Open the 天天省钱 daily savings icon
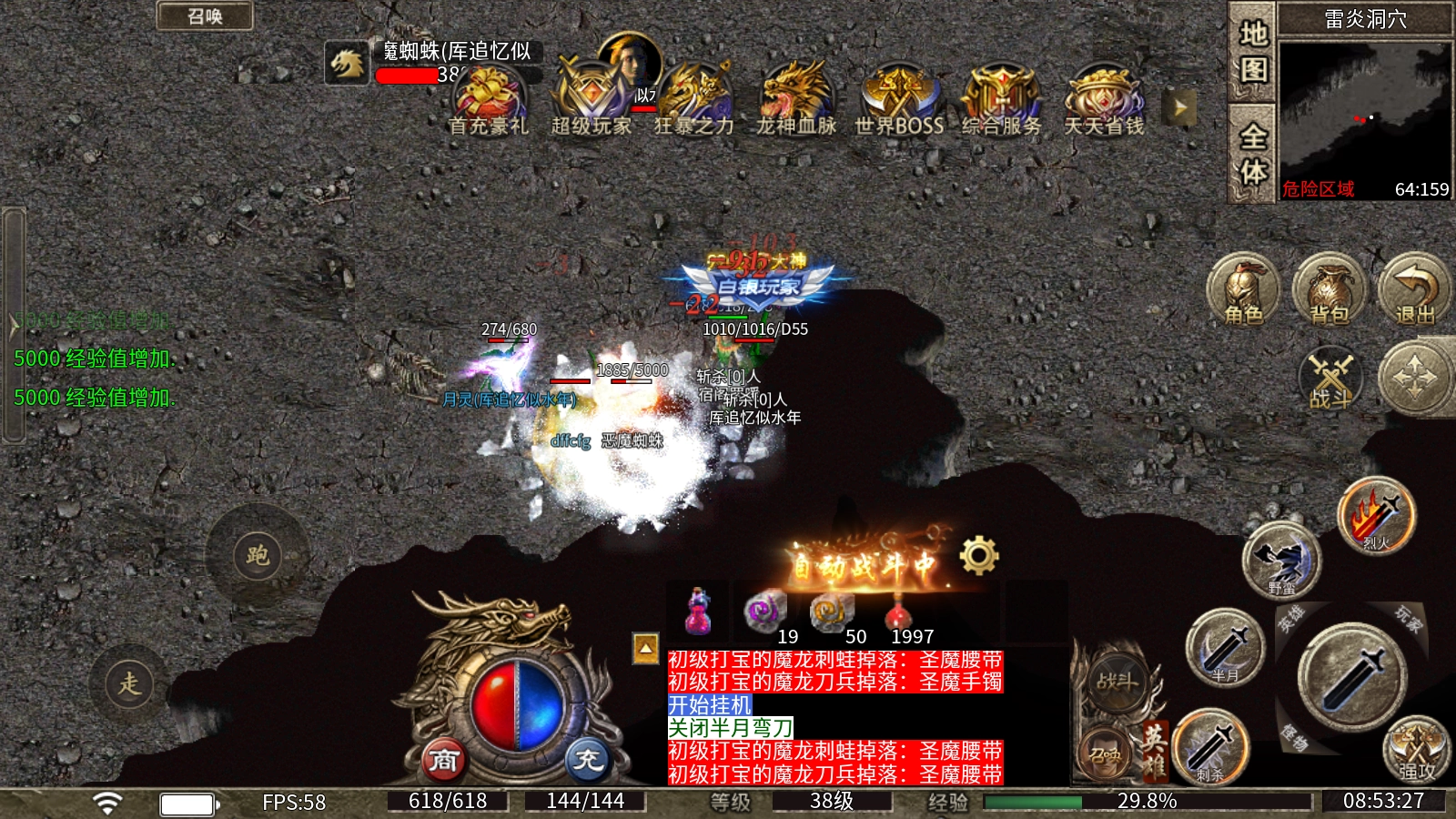 1104,98
